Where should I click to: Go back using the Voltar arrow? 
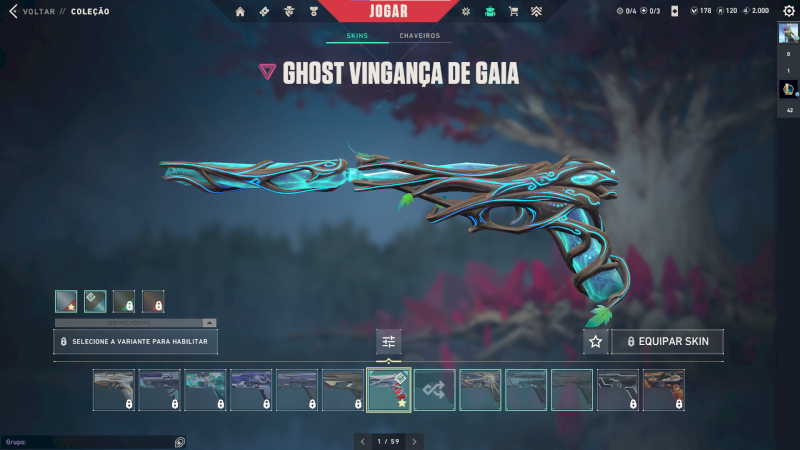(13, 11)
